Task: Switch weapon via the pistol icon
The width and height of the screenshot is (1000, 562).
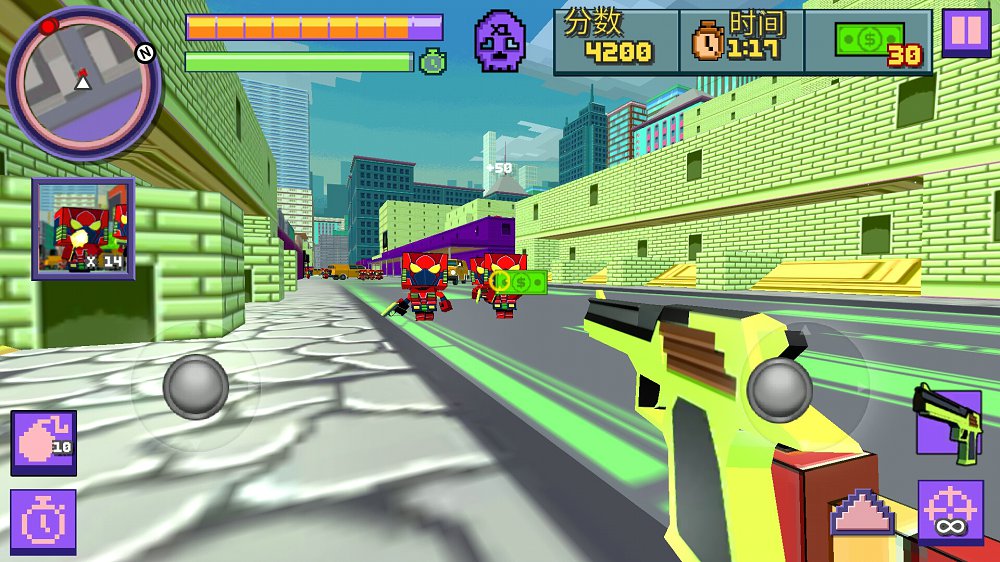Action: 947,424
